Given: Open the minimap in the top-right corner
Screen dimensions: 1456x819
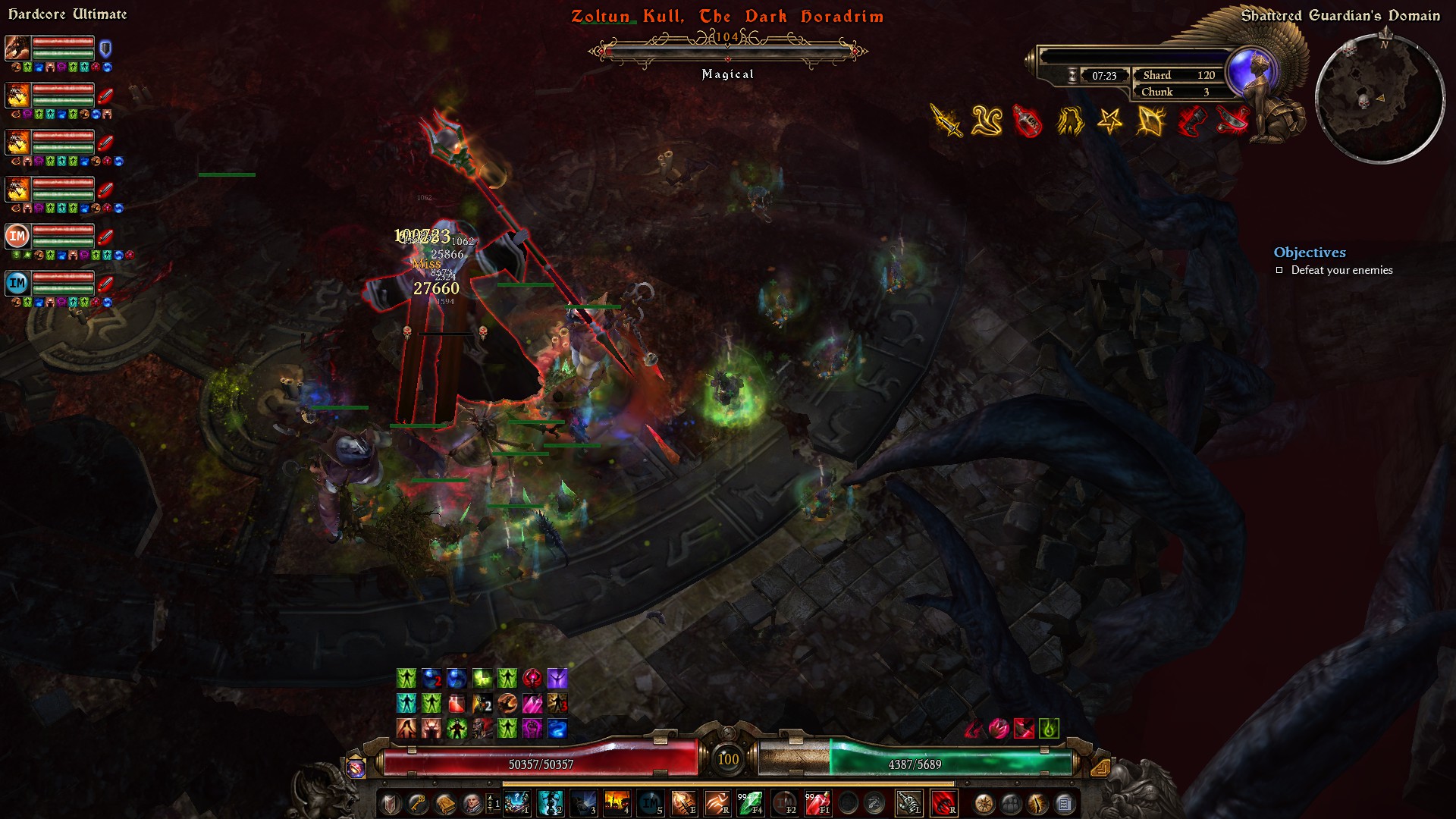Looking at the screenshot, I should click(x=1379, y=98).
